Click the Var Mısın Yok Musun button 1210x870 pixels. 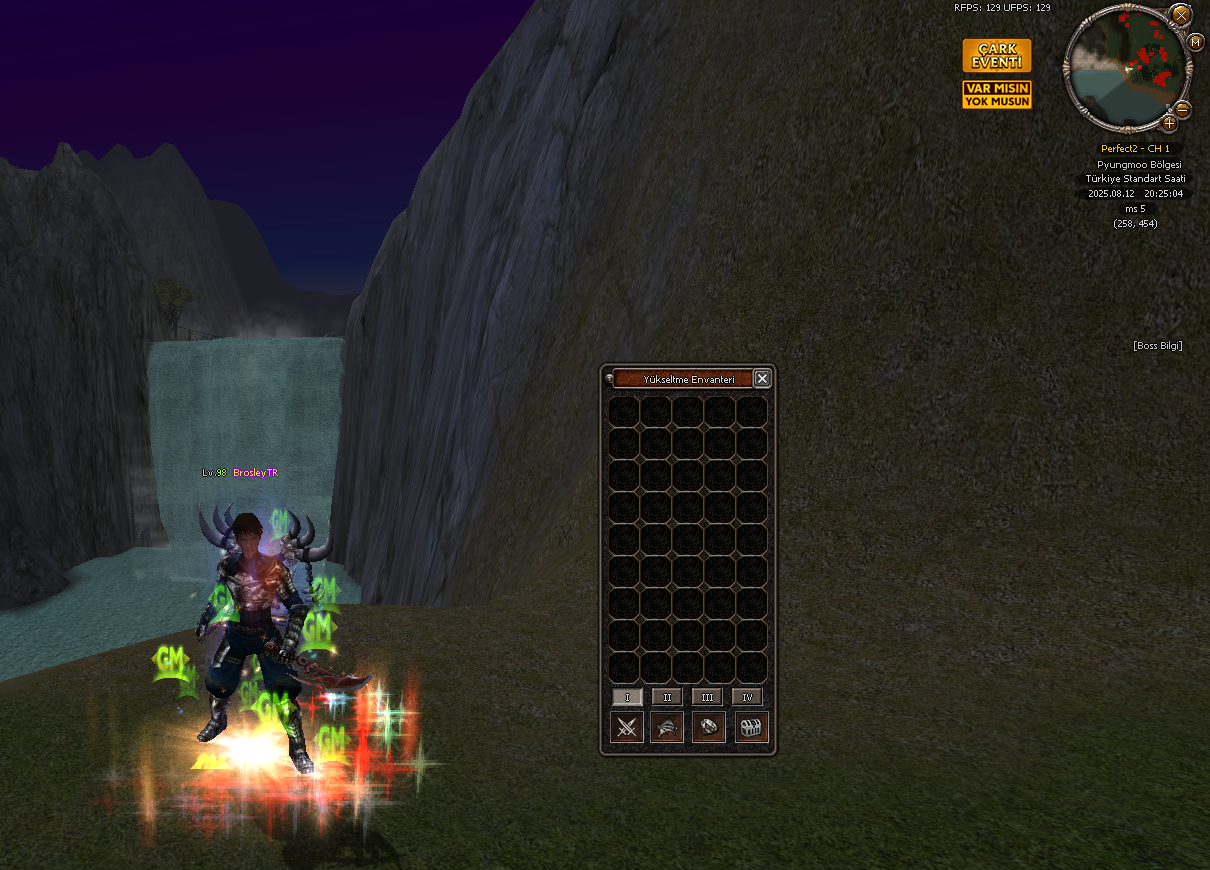tap(996, 95)
